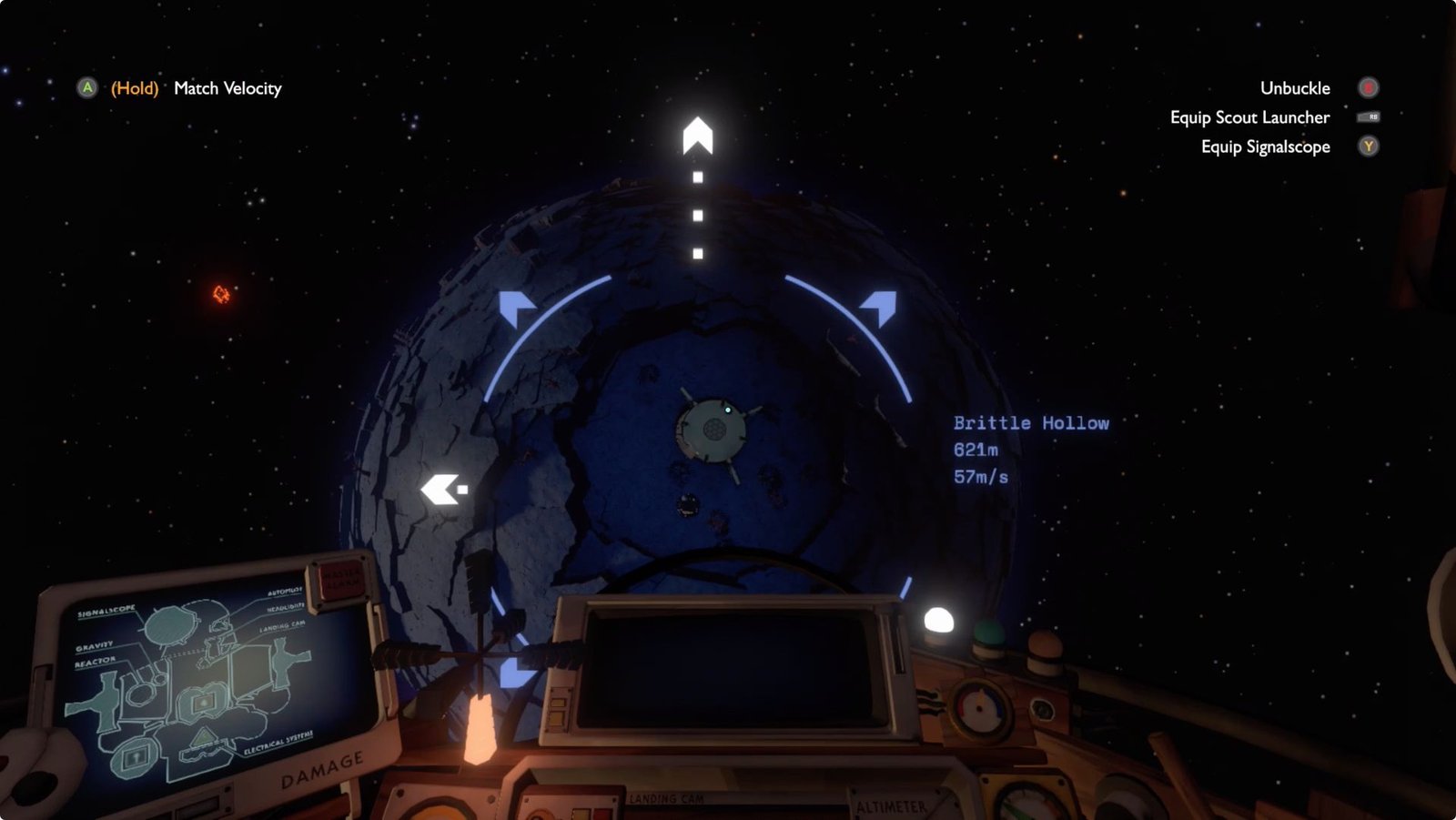Click the red B Unbuckle button icon
This screenshot has width=1456, height=820.
(x=1369, y=87)
